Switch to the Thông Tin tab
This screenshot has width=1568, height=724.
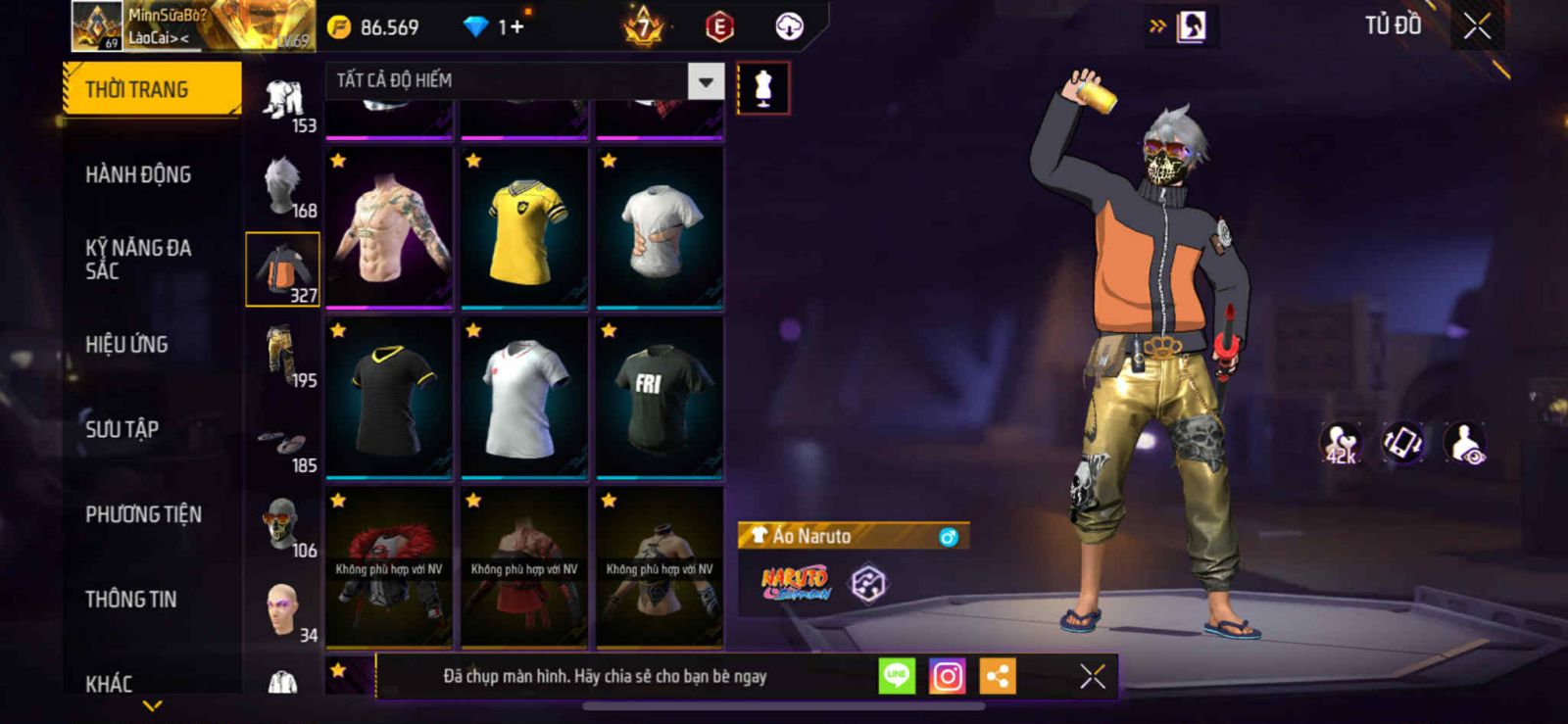(130, 599)
